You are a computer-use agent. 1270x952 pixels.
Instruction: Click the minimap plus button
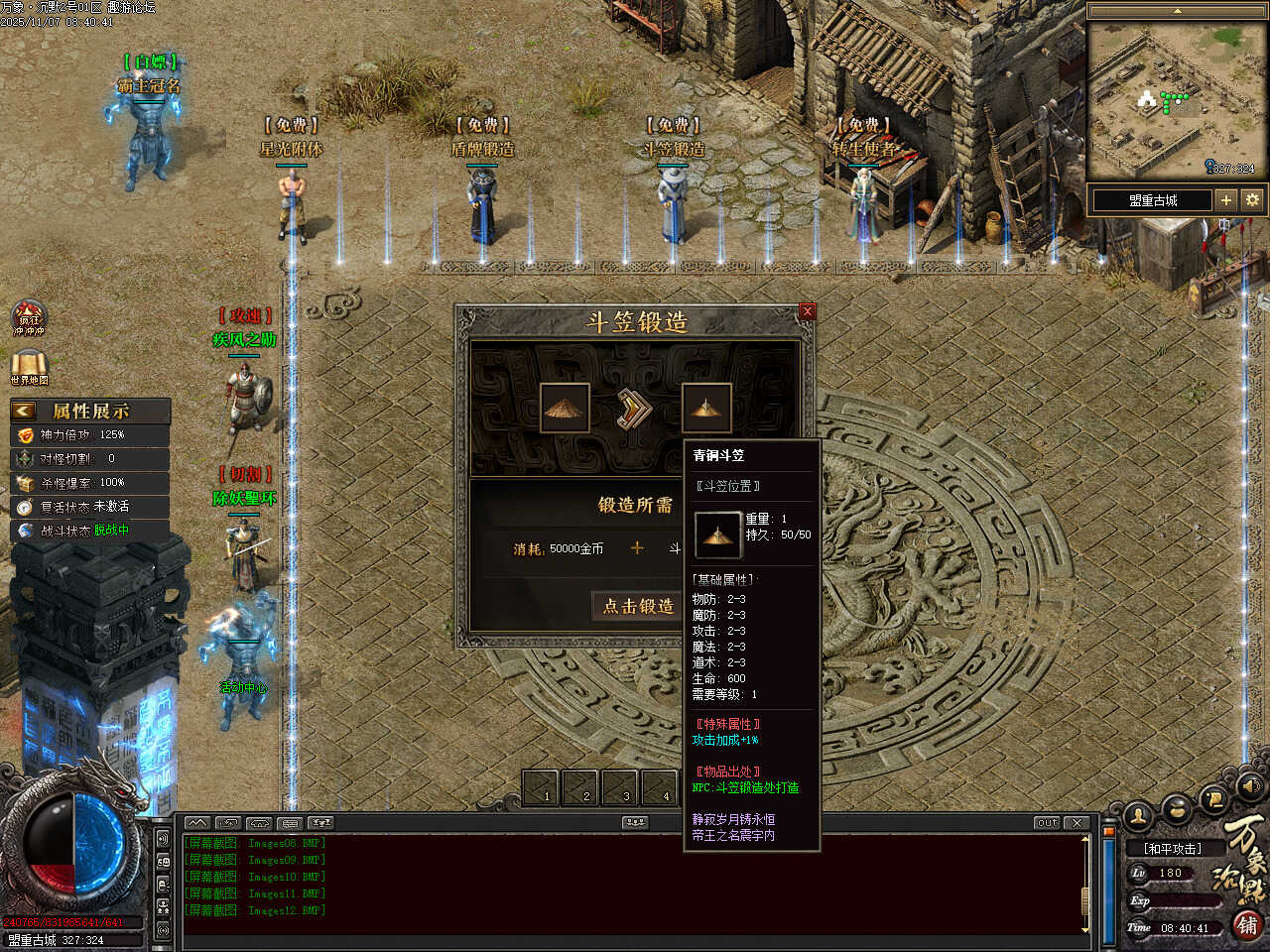pos(1226,199)
